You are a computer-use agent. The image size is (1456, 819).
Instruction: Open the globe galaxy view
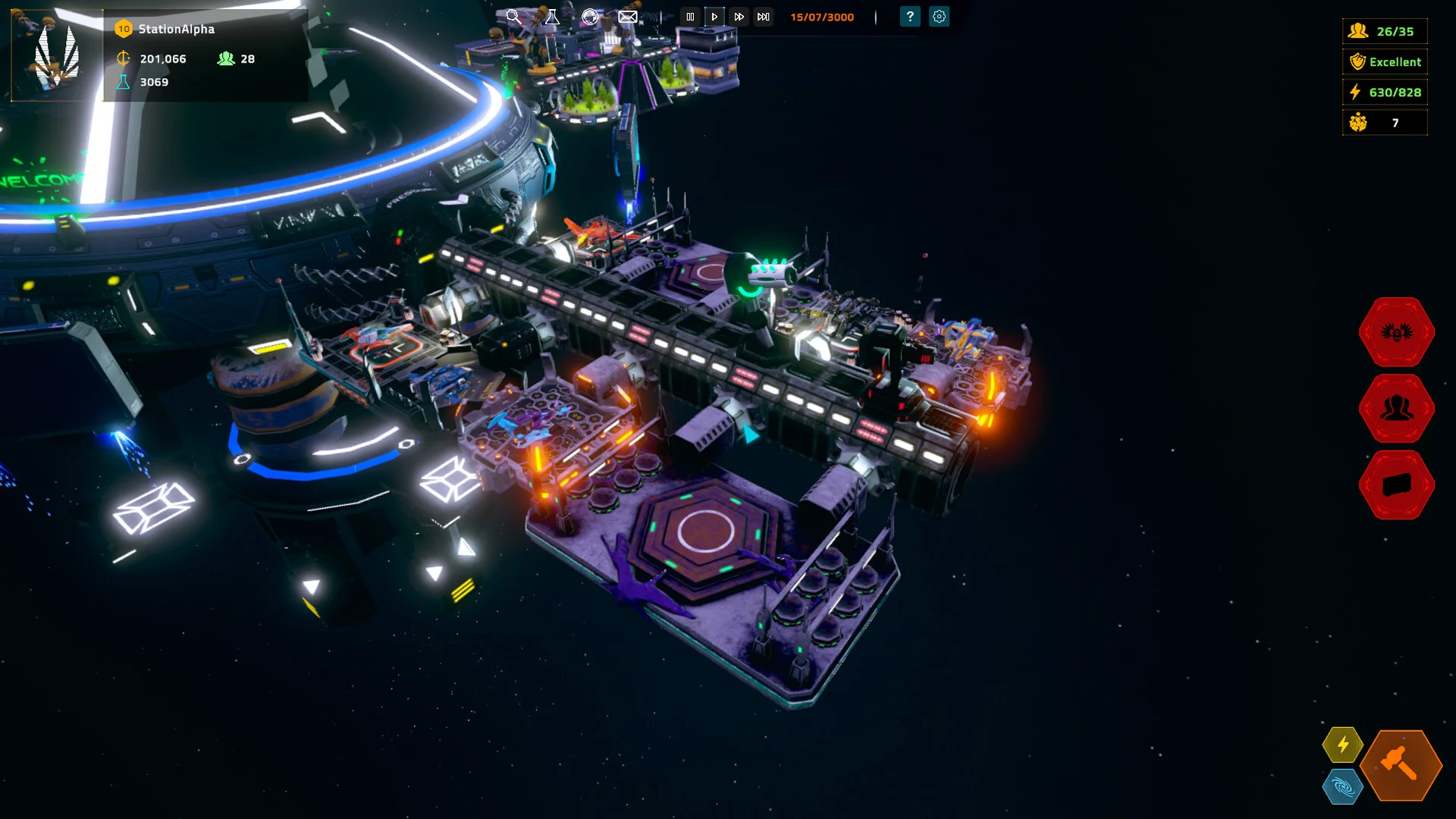pyautogui.click(x=590, y=17)
